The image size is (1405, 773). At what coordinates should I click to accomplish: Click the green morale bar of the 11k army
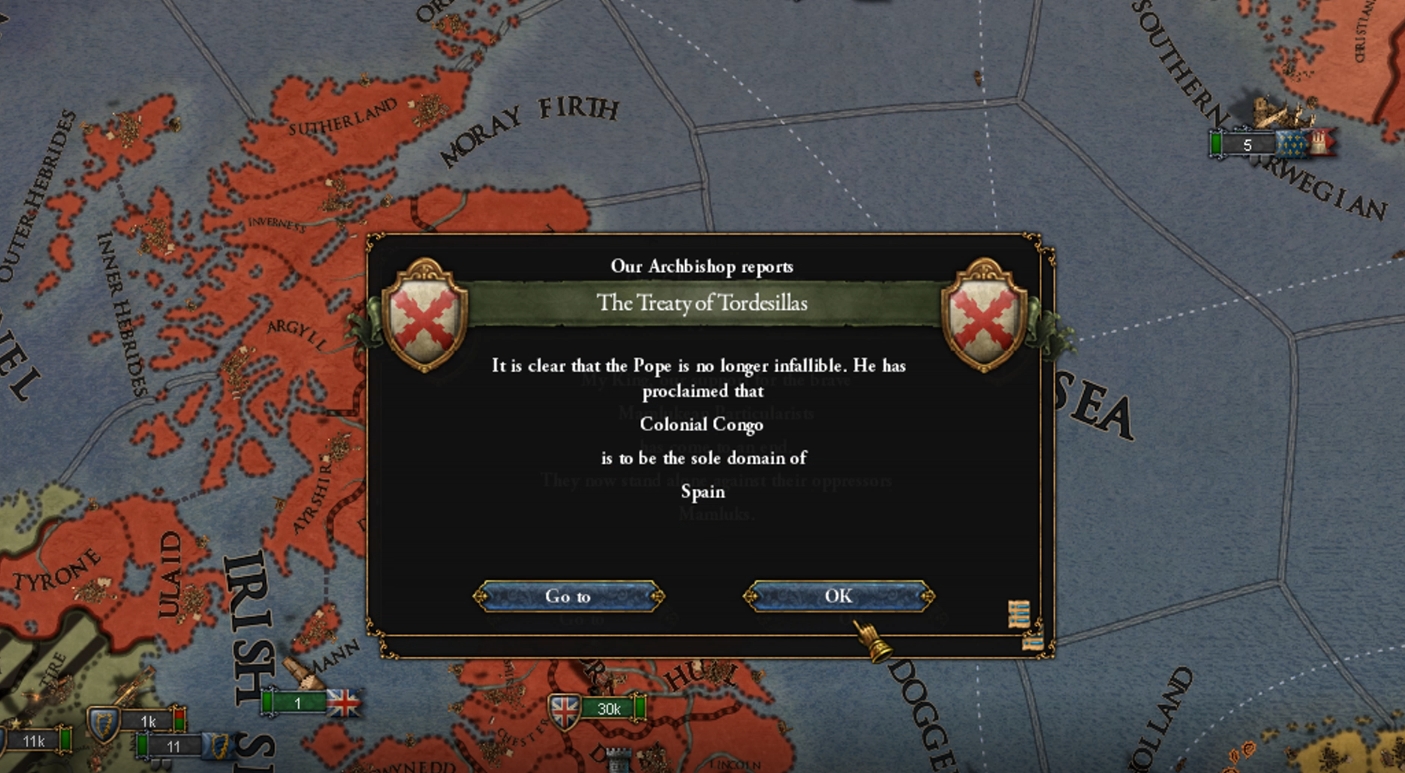click(x=64, y=742)
